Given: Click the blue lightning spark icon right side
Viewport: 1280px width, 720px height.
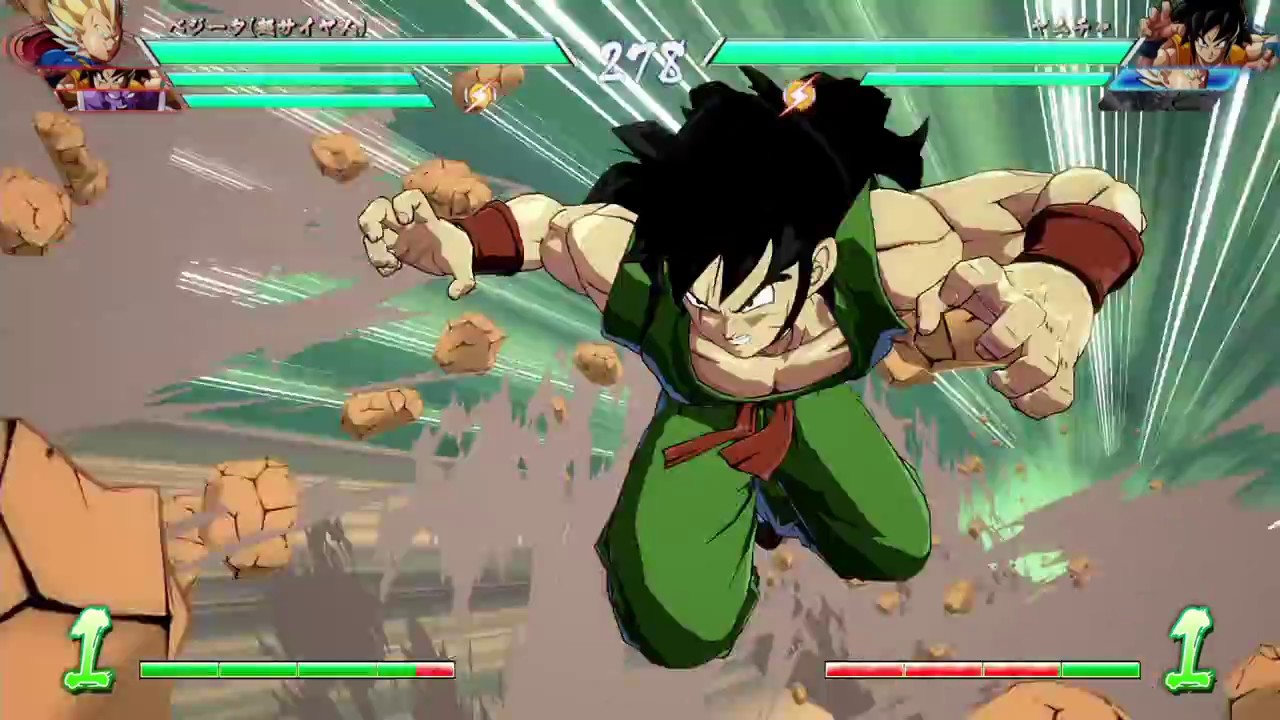Looking at the screenshot, I should coord(800,95).
